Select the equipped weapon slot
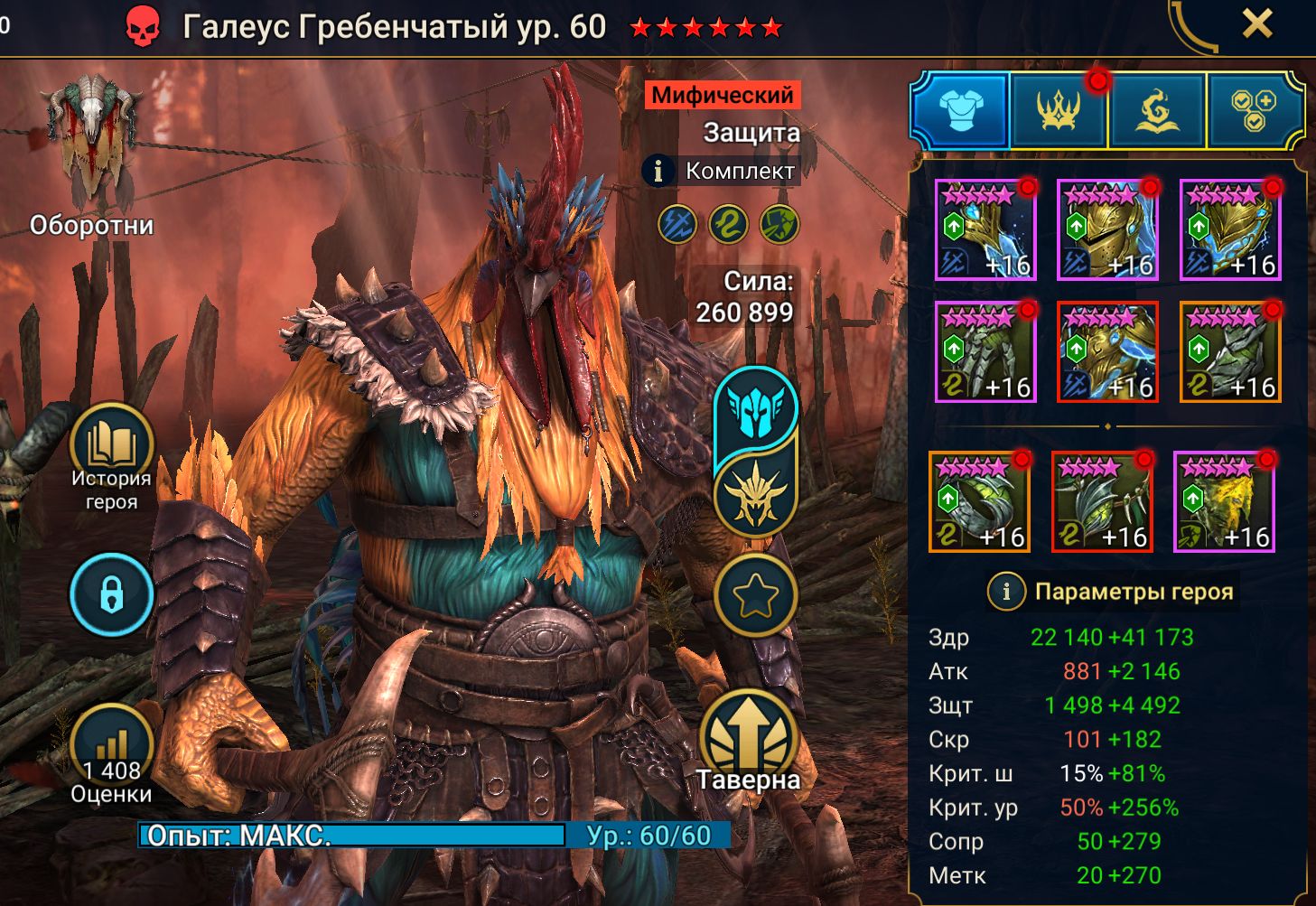 (985, 230)
